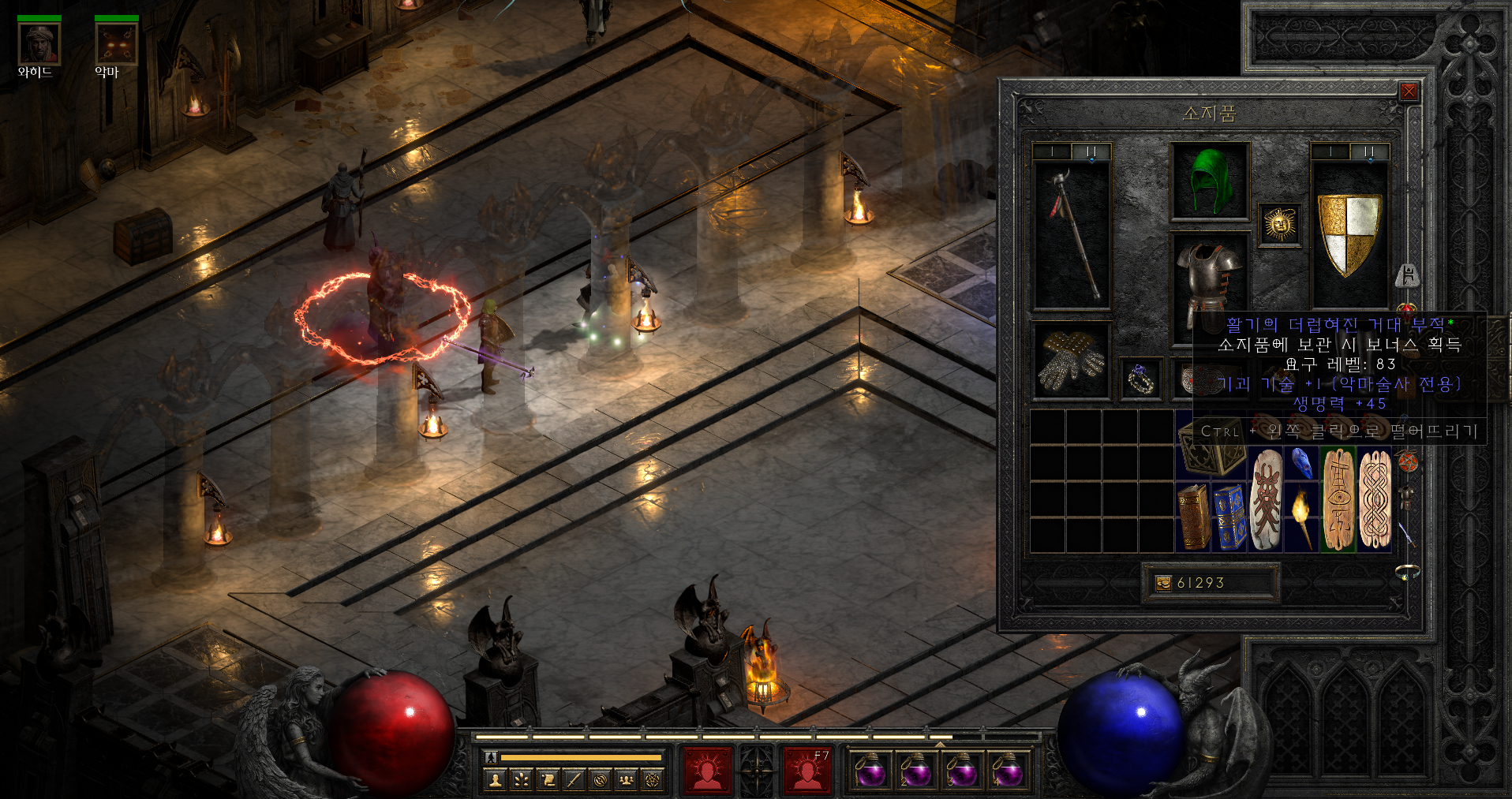
Task: Select the equipped green hood helmet
Action: [1209, 181]
